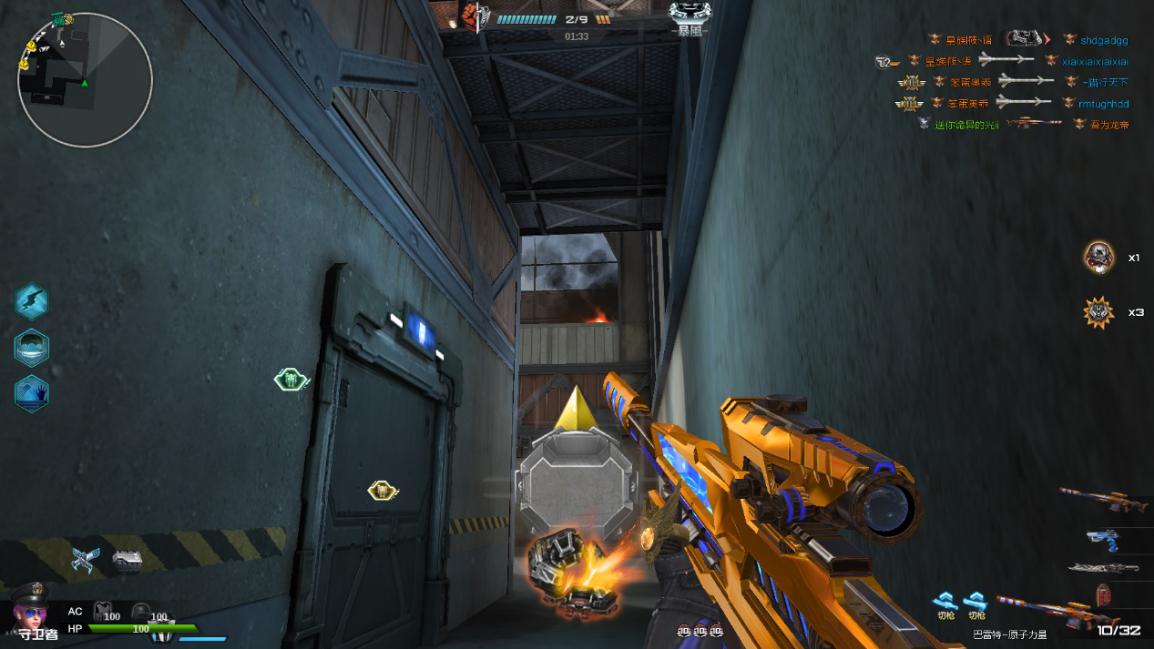Image resolution: width=1154 pixels, height=649 pixels.
Task: Select the sniper rifle primary weapon slot
Action: click(1104, 497)
